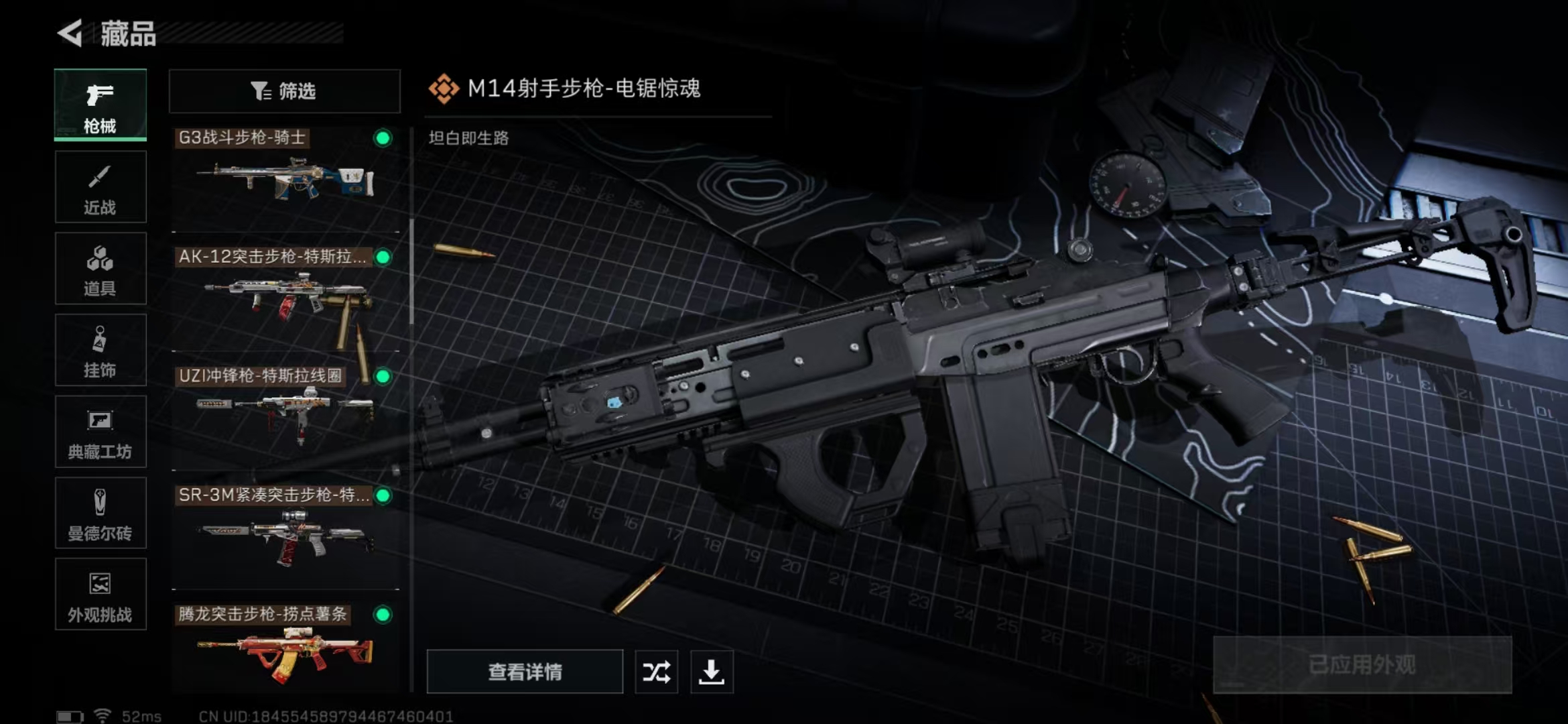Switch to the 曼德尔砖 tab
Screen dimensions: 1568x724
[101, 514]
